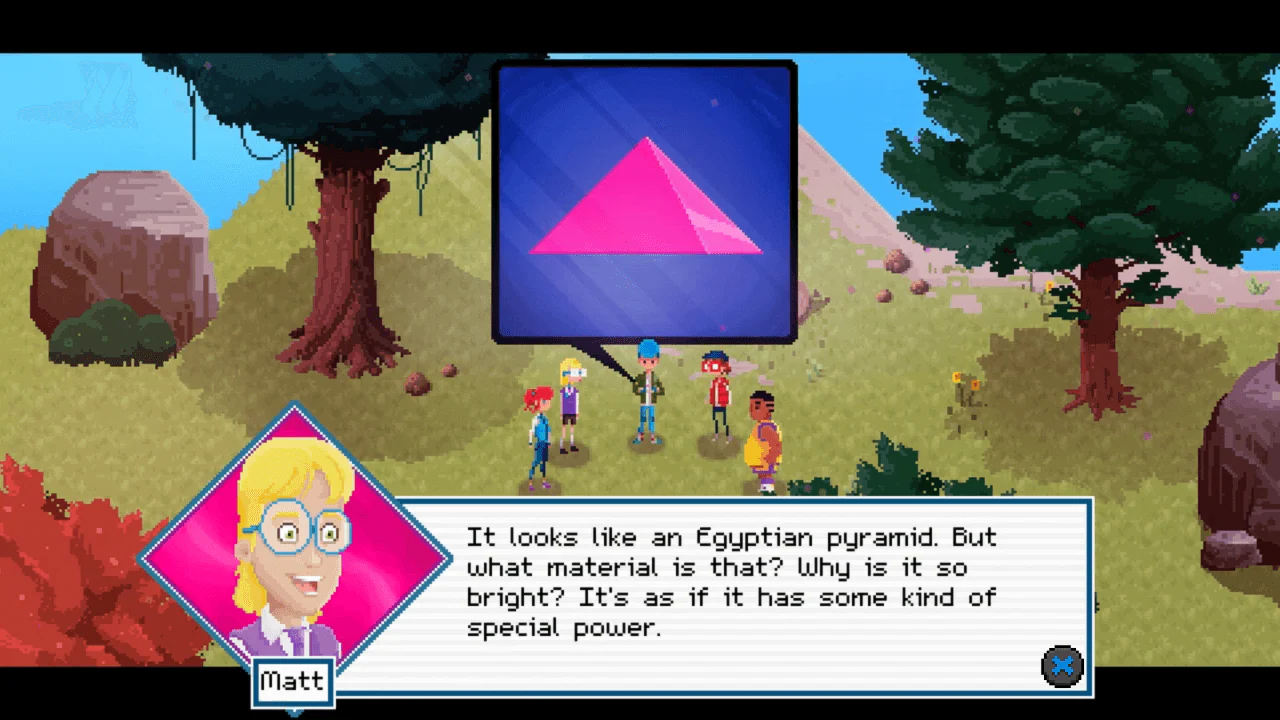Click the boy wearing the blue cap
The image size is (1280, 720).
coord(645,395)
